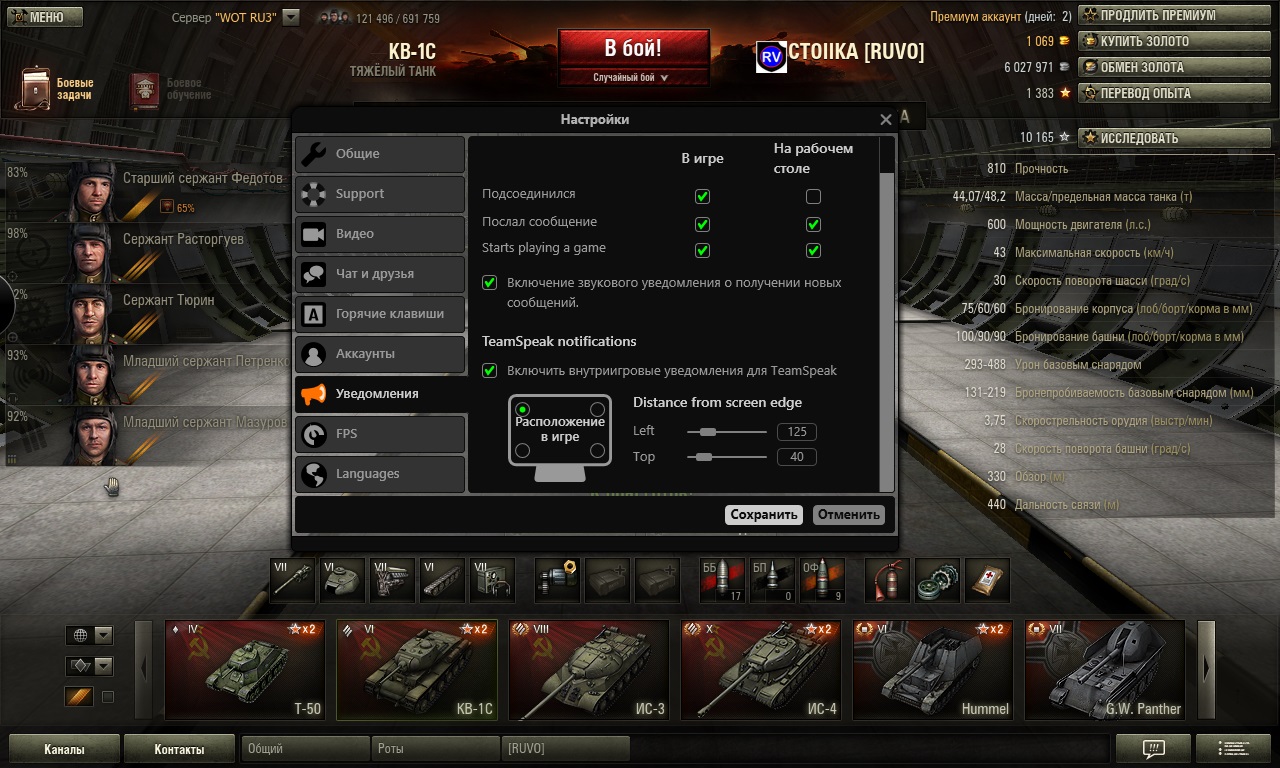Toggle the TeamSpeak in-game notifications checkbox

click(x=490, y=371)
